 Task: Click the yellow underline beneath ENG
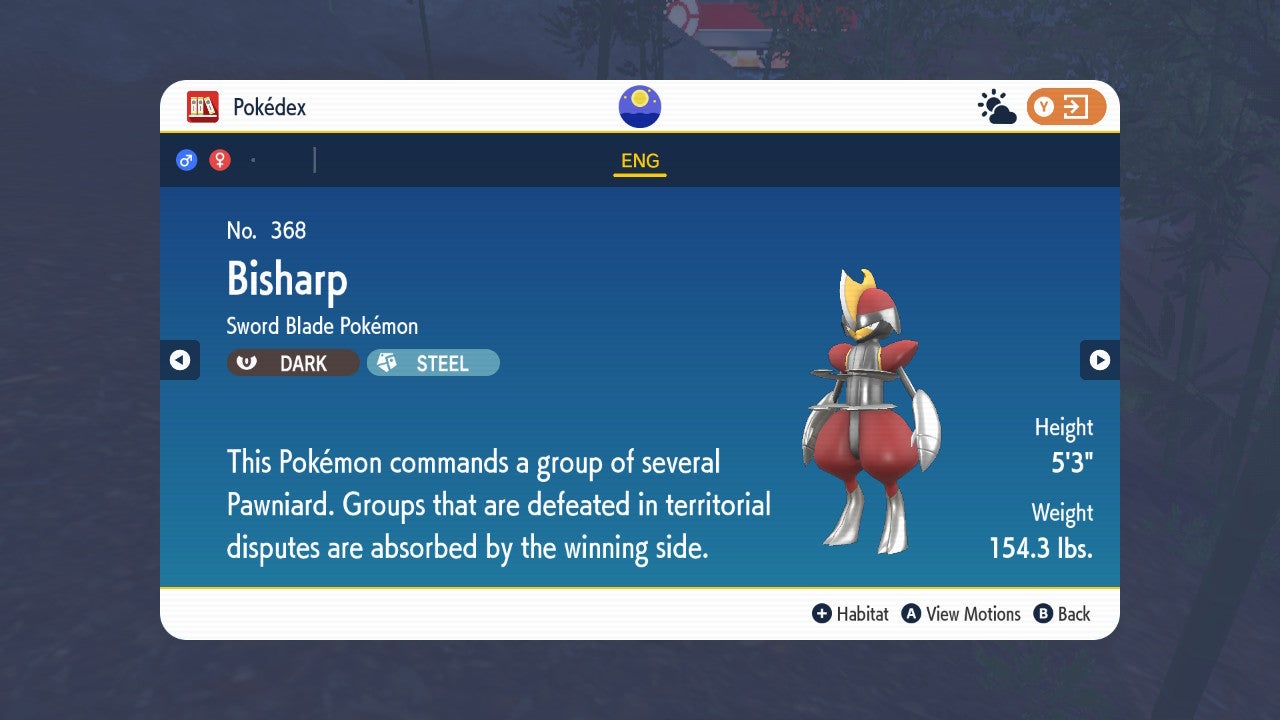click(639, 174)
